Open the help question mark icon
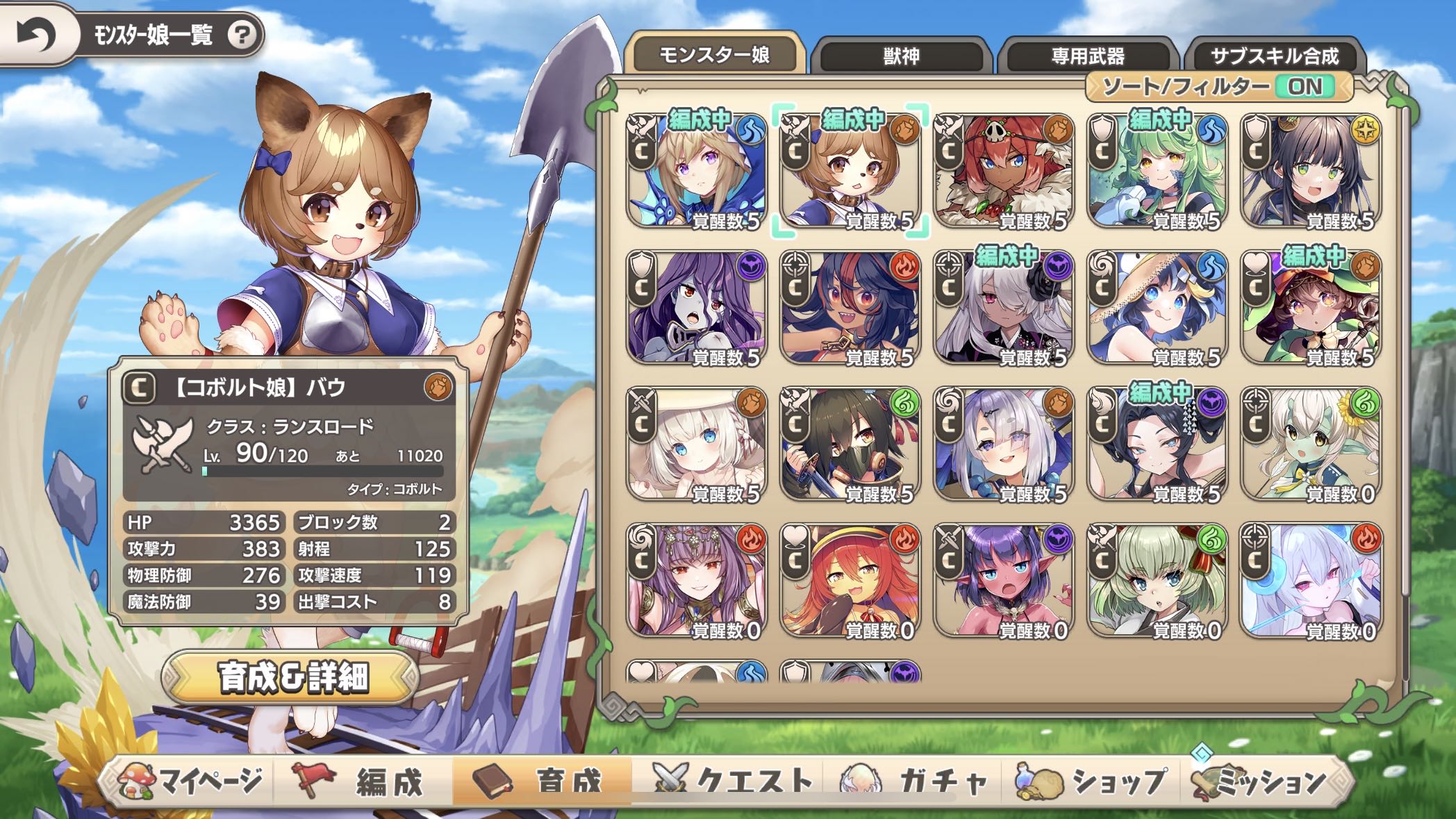This screenshot has width=1456, height=819. (242, 35)
